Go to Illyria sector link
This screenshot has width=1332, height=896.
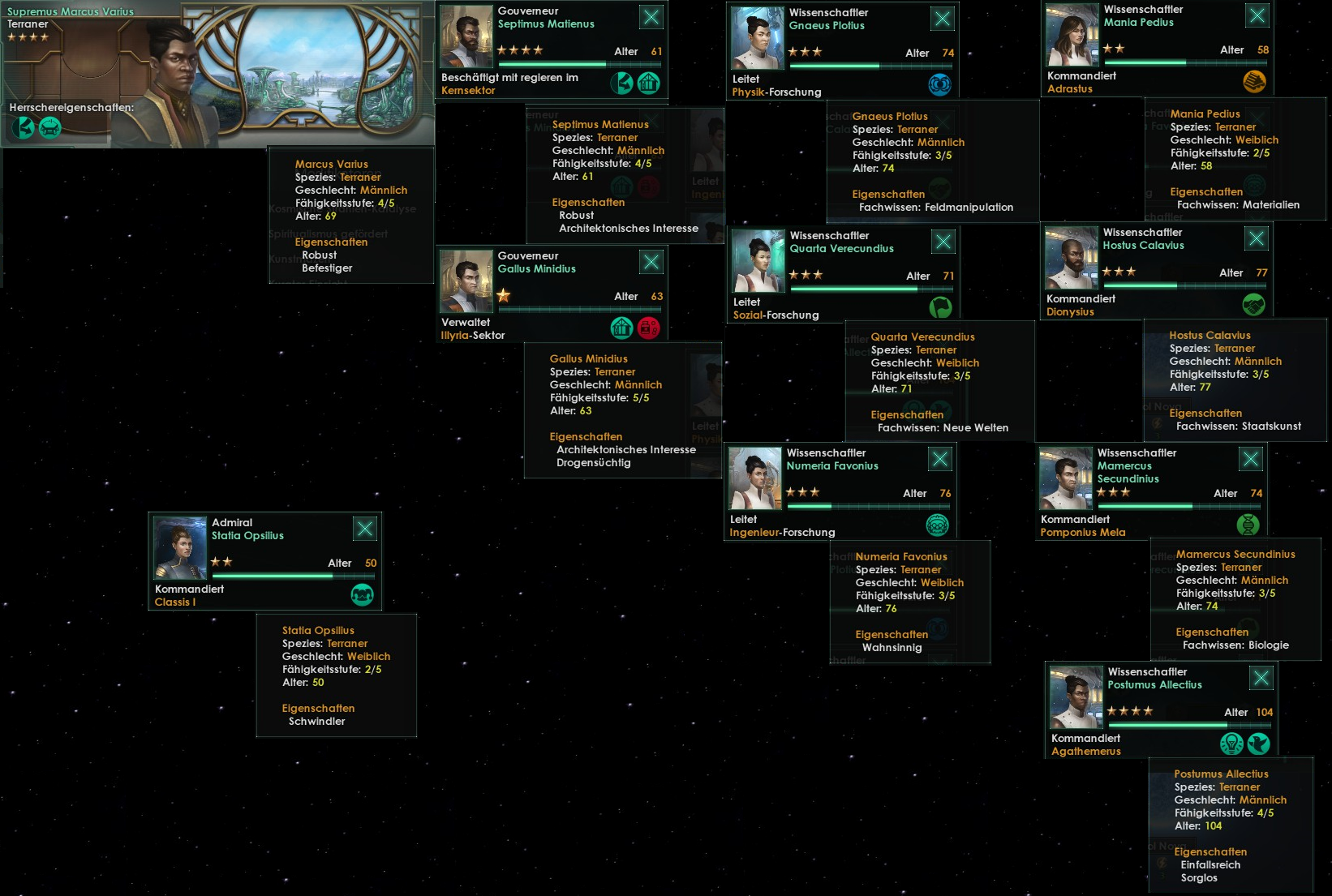[472, 336]
